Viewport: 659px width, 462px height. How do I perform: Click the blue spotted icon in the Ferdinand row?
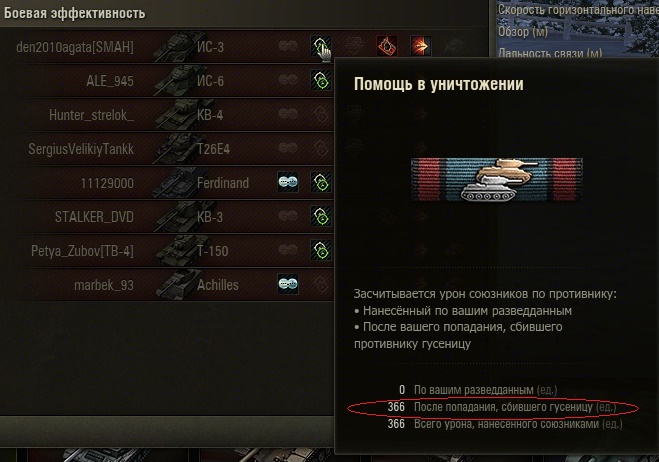pyautogui.click(x=288, y=182)
